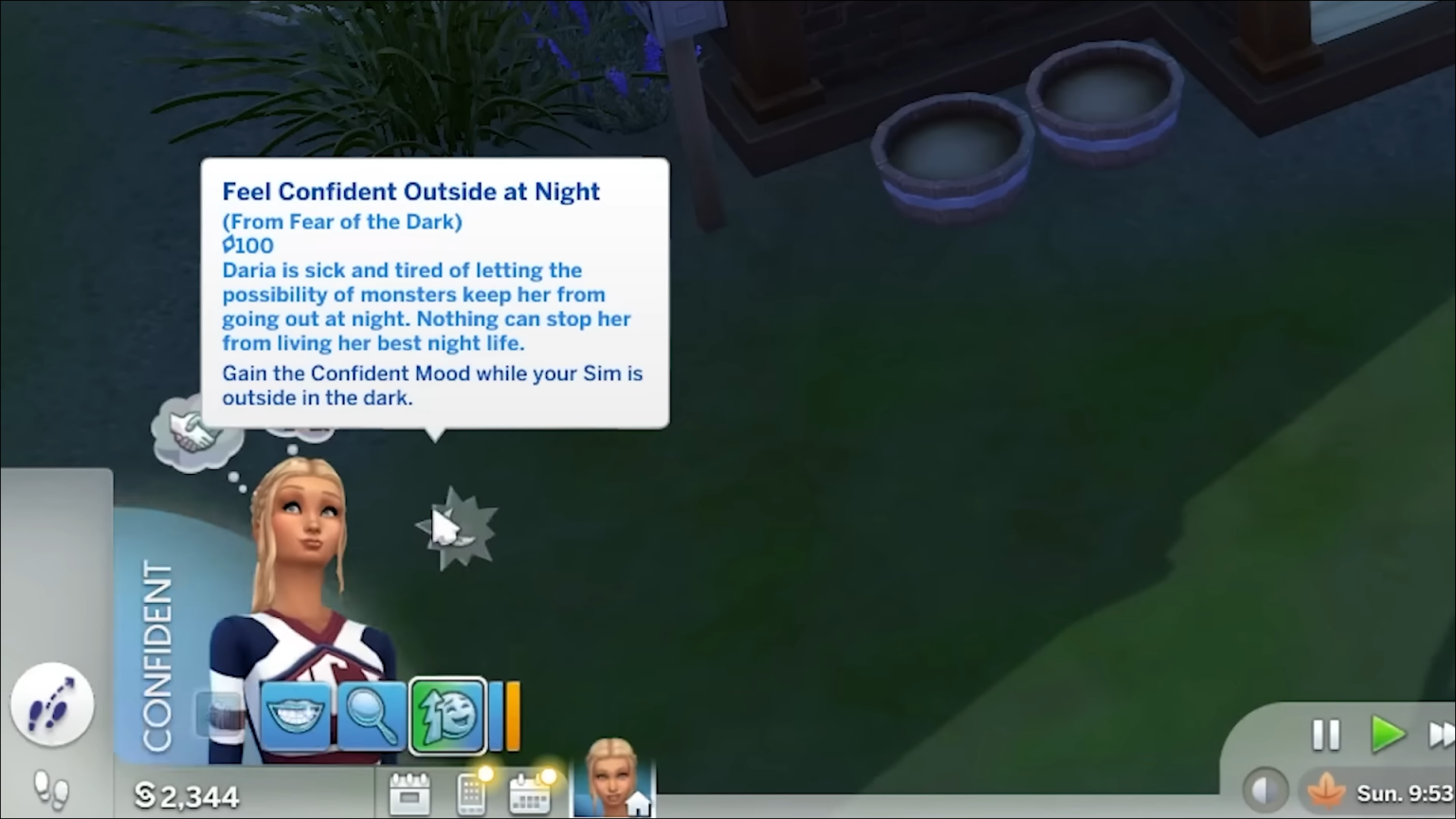Cancel the queued action starburst icon
Screen dimensions: 1456x819
point(458,528)
